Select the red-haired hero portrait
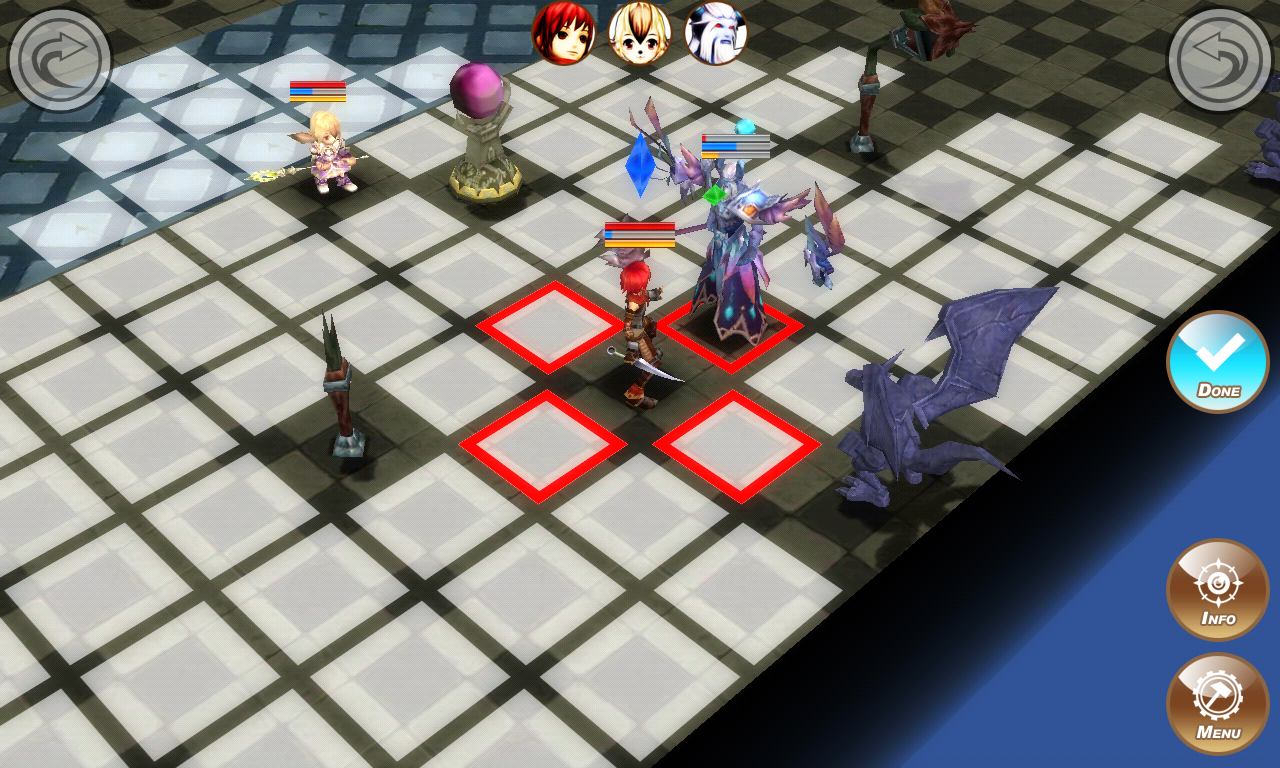The image size is (1280, 768). tap(564, 34)
